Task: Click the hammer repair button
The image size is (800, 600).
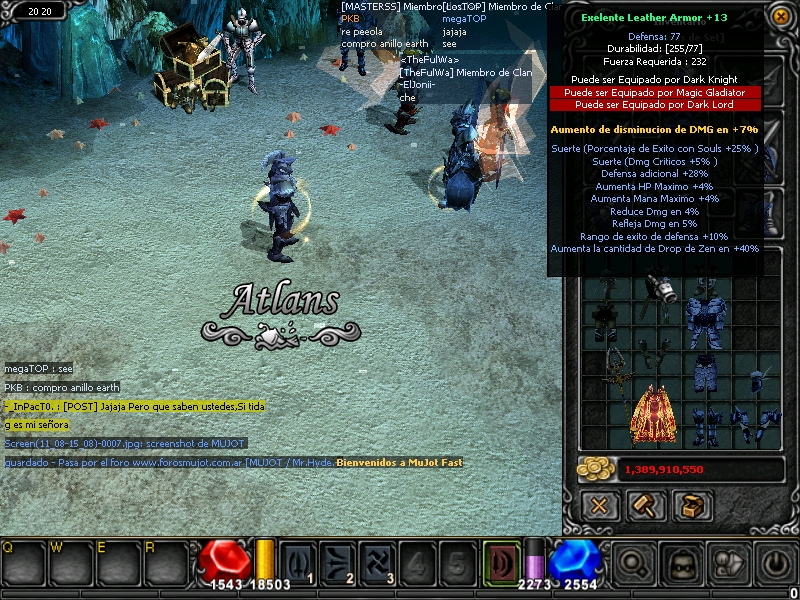Action: click(x=646, y=505)
